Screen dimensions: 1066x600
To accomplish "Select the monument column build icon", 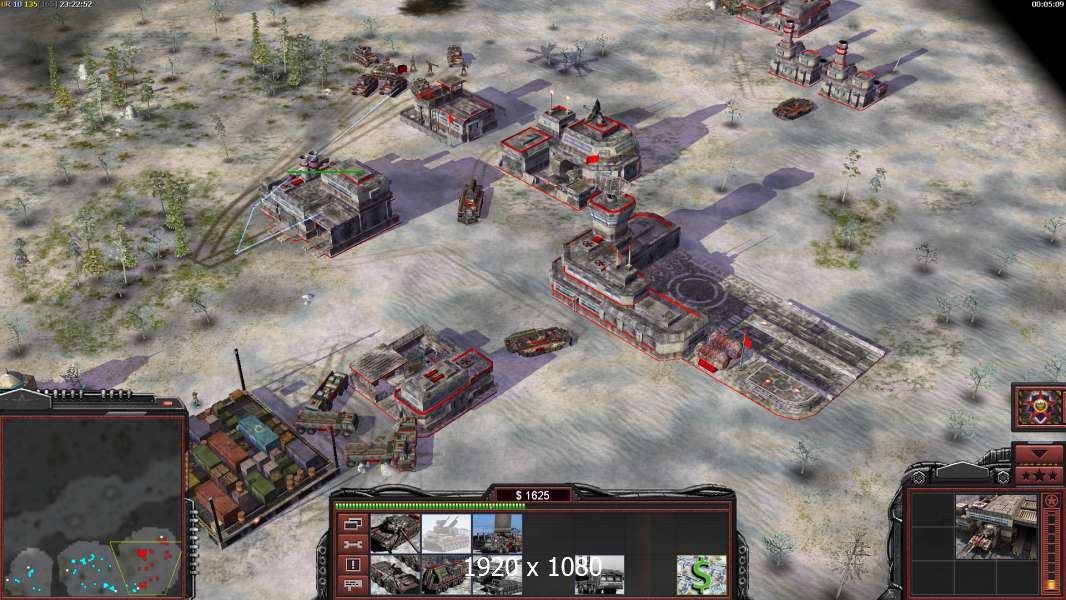I will (497, 534).
